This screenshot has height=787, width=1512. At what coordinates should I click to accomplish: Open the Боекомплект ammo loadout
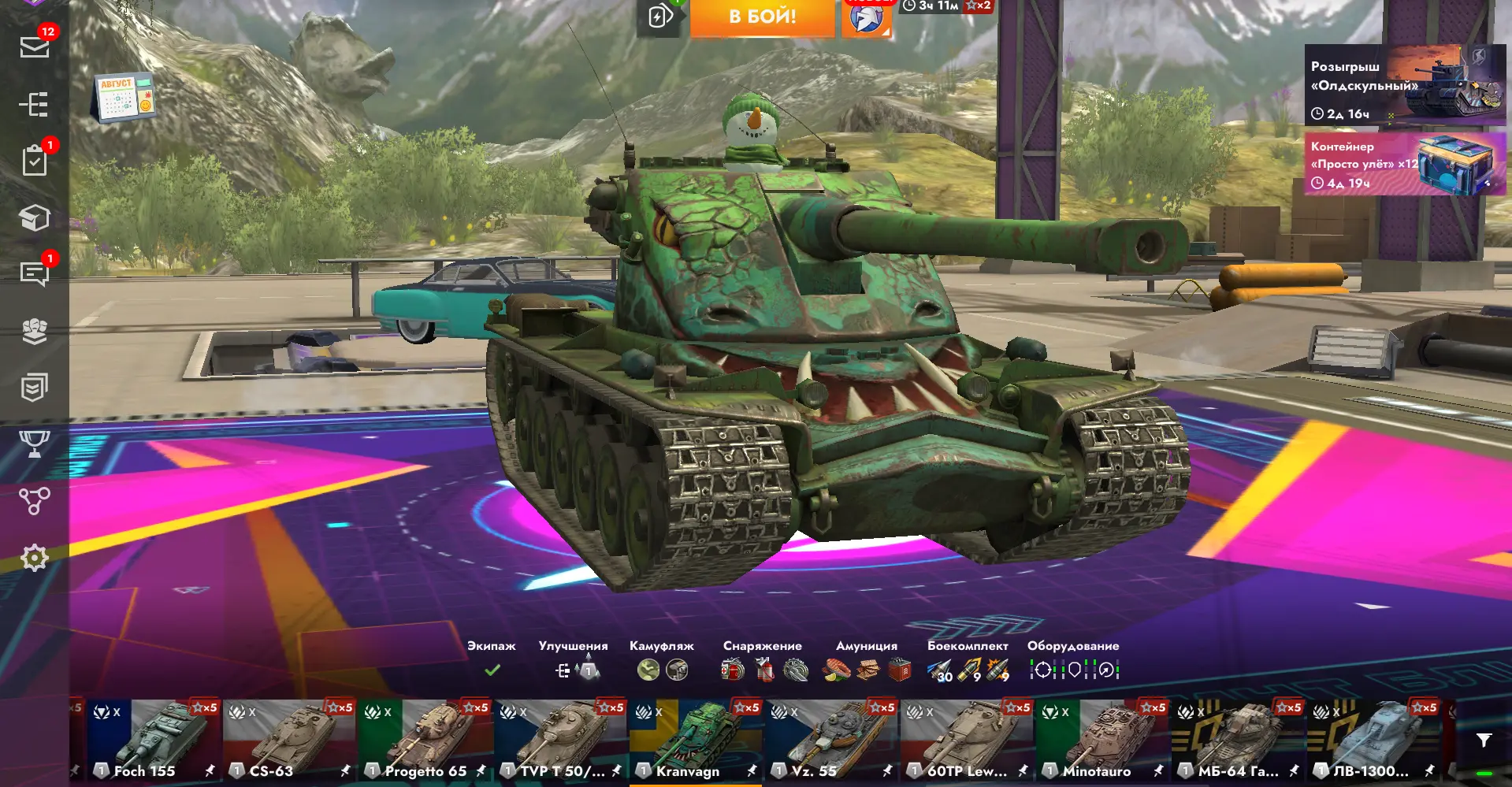tap(968, 659)
